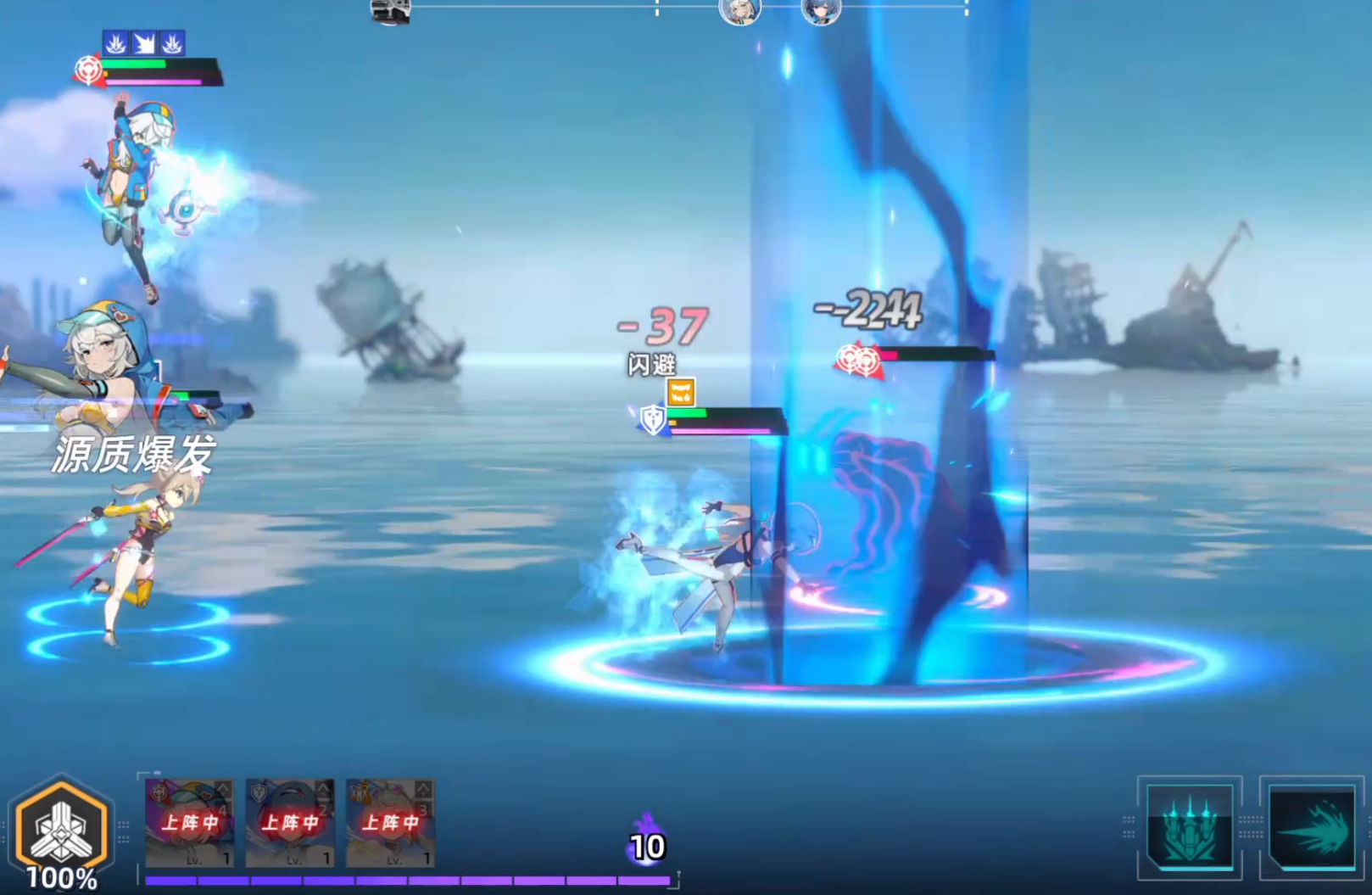Choose the blonde girl unit card with cost 3

[390, 823]
